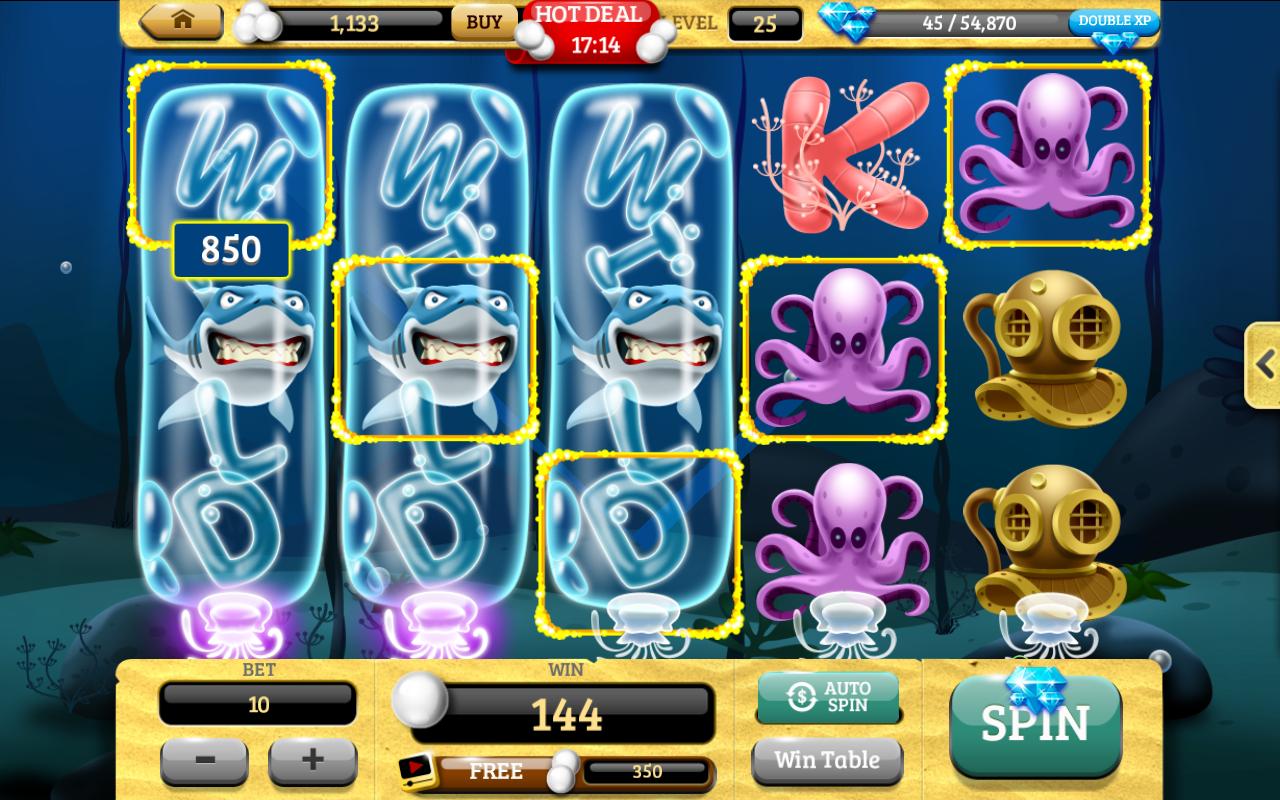Open the Win Table
The height and width of the screenshot is (800, 1280).
click(828, 760)
